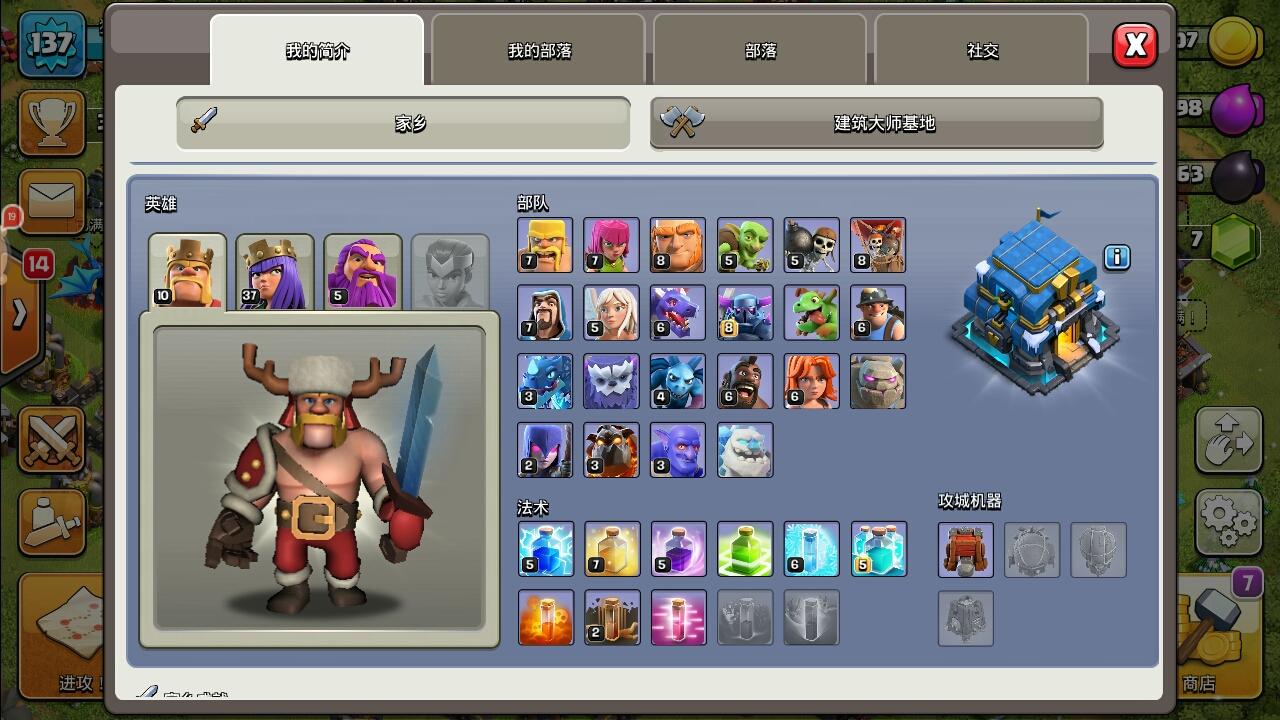
Task: Select the Electro Dragon troop icon
Action: pyautogui.click(x=545, y=380)
